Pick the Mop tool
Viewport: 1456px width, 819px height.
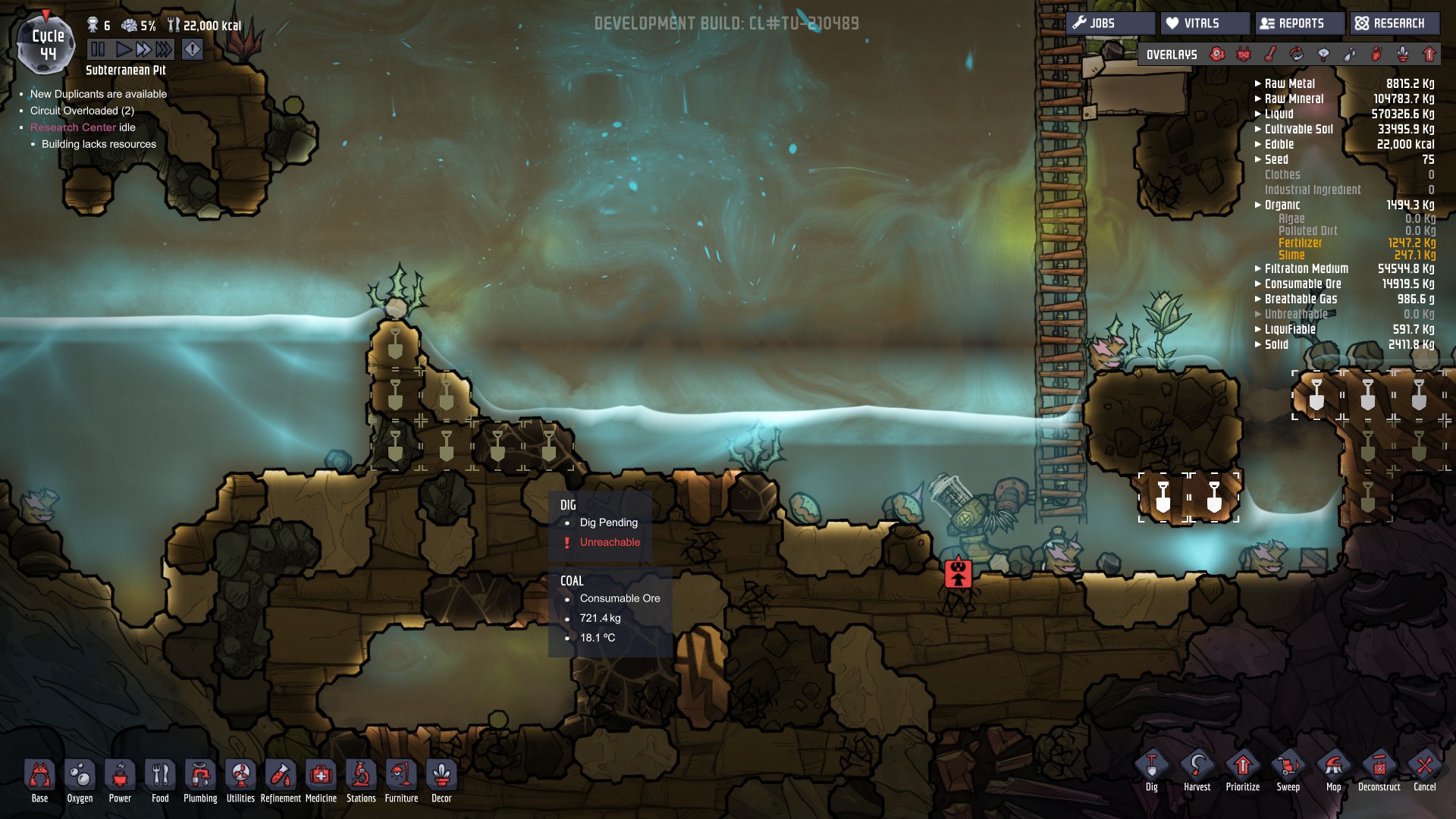(x=1333, y=767)
